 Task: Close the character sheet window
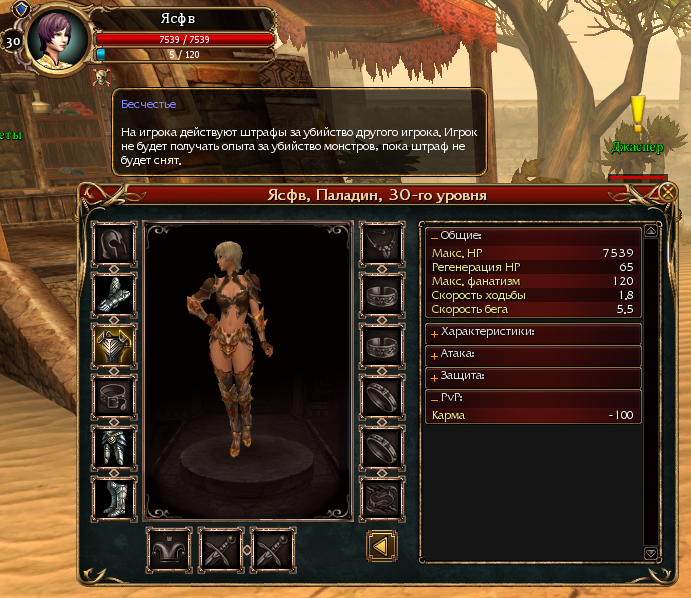(x=668, y=192)
